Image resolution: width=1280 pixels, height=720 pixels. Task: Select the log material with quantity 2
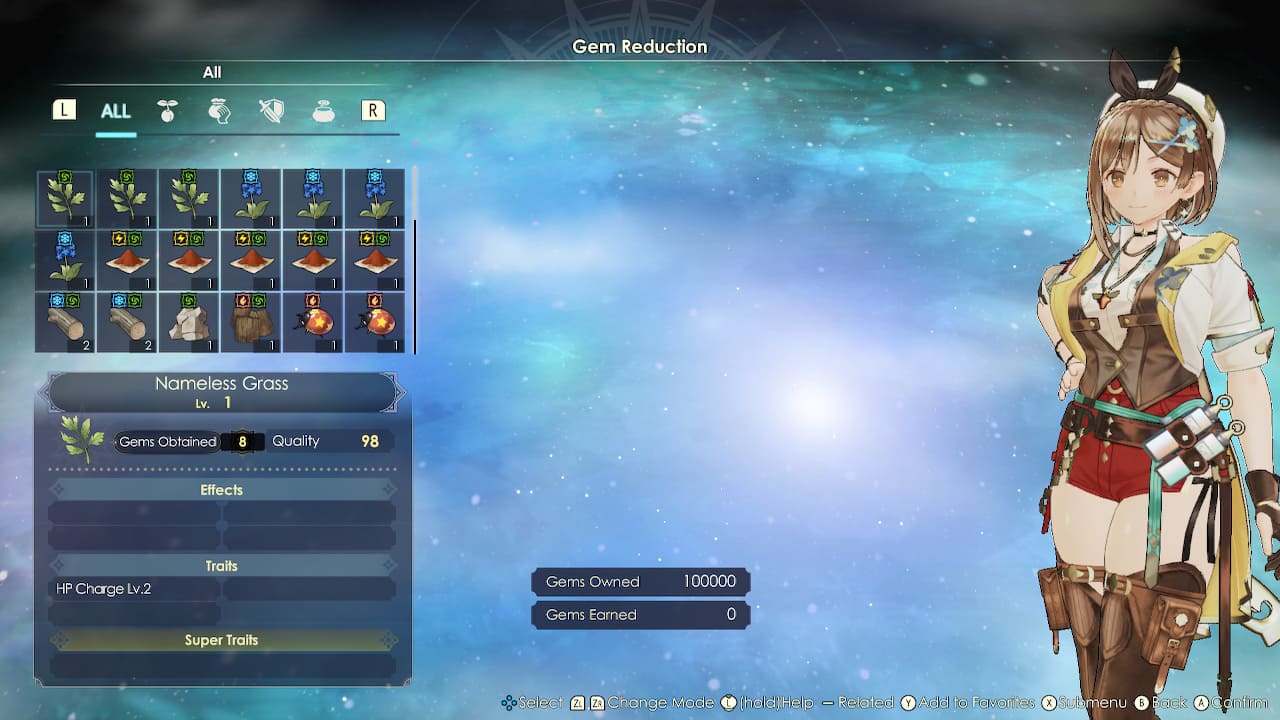click(65, 320)
